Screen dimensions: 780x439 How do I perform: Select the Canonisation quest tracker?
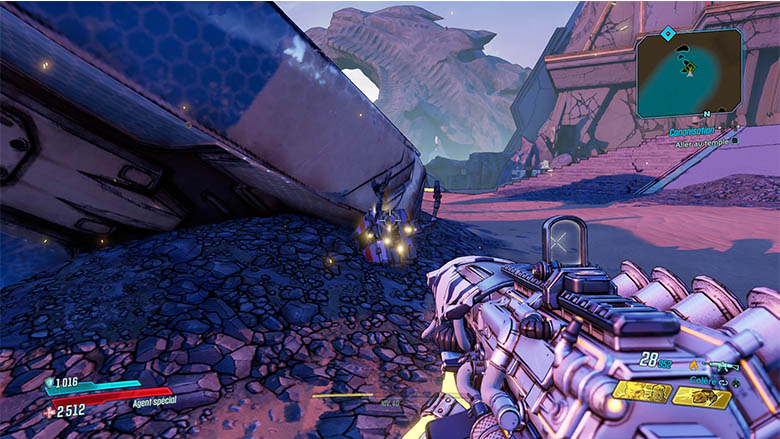pos(692,131)
